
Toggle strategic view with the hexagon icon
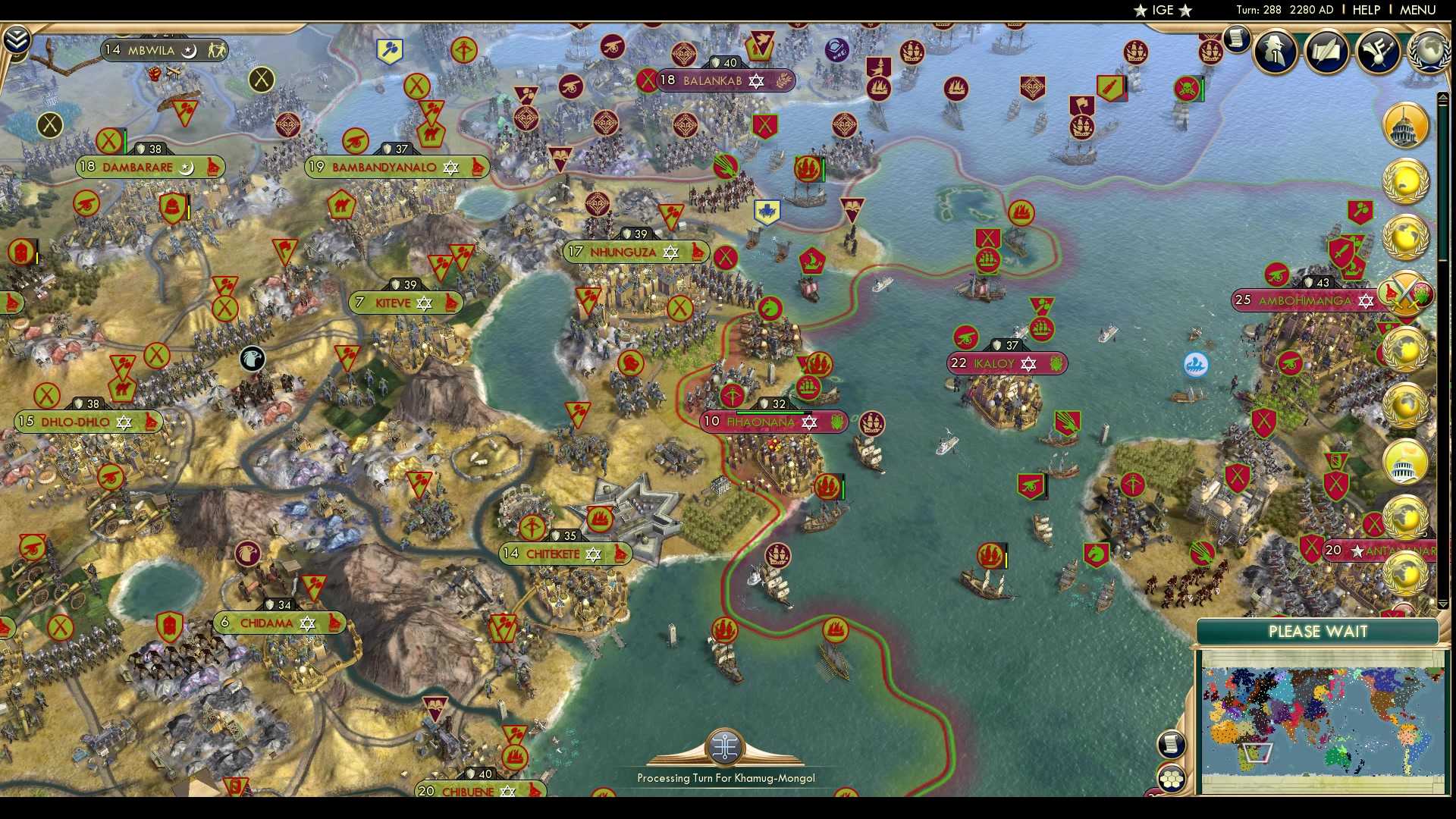1172,779
